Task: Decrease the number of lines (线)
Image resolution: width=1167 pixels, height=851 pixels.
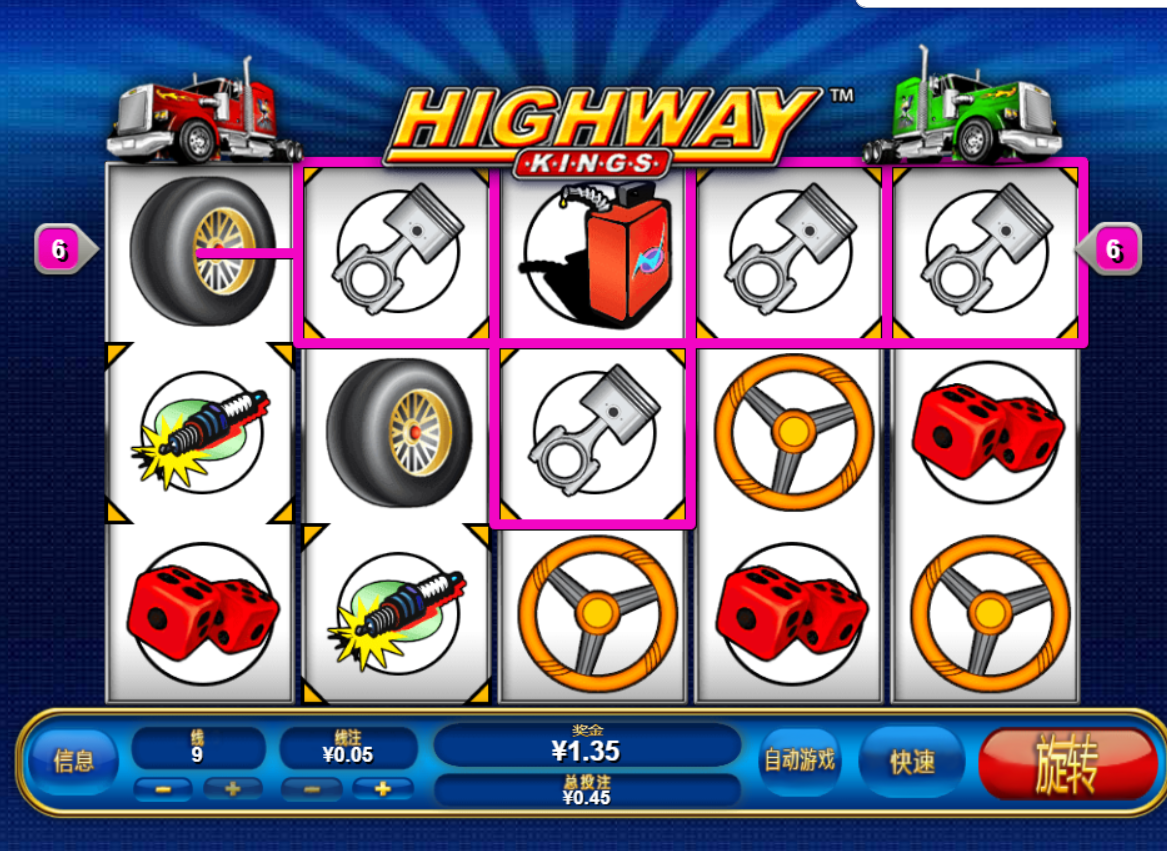Action: [x=162, y=789]
